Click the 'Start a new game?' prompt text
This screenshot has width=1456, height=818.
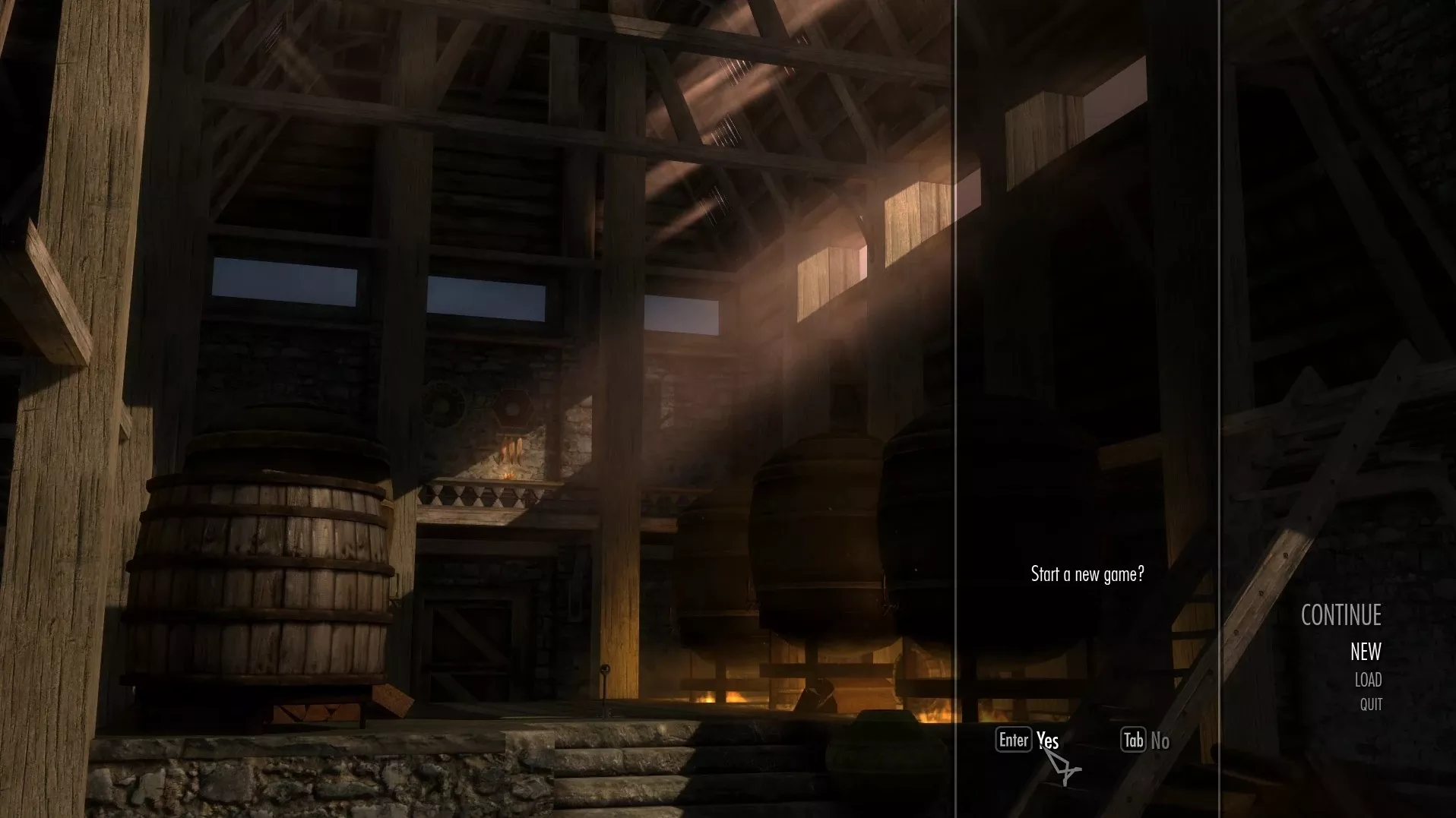click(1087, 575)
